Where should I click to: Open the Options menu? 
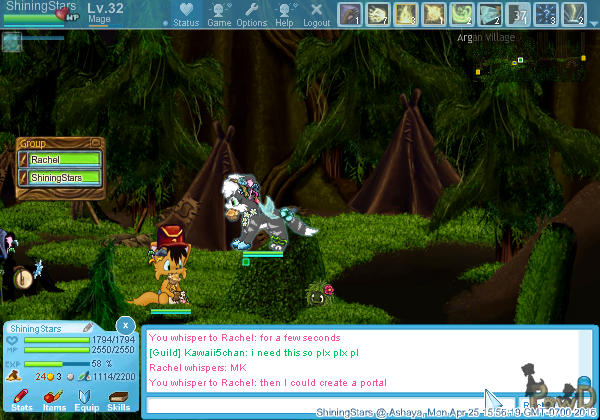(x=251, y=14)
